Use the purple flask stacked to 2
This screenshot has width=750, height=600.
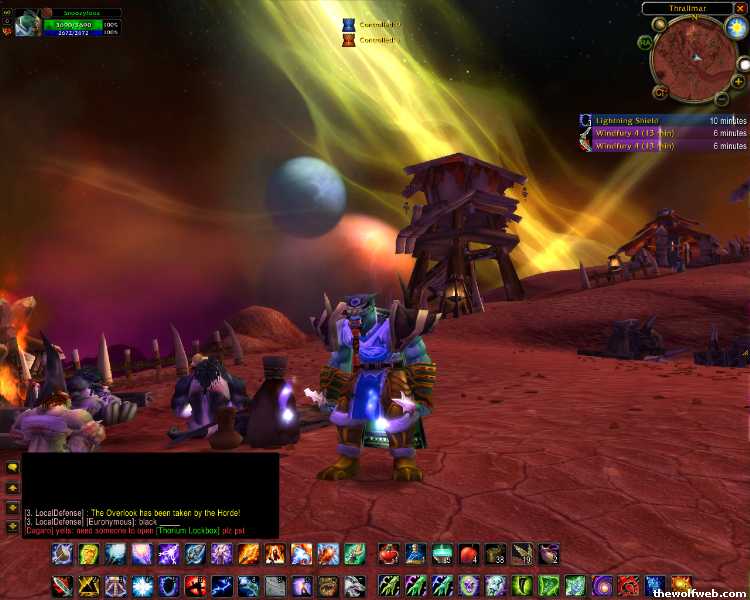547,554
